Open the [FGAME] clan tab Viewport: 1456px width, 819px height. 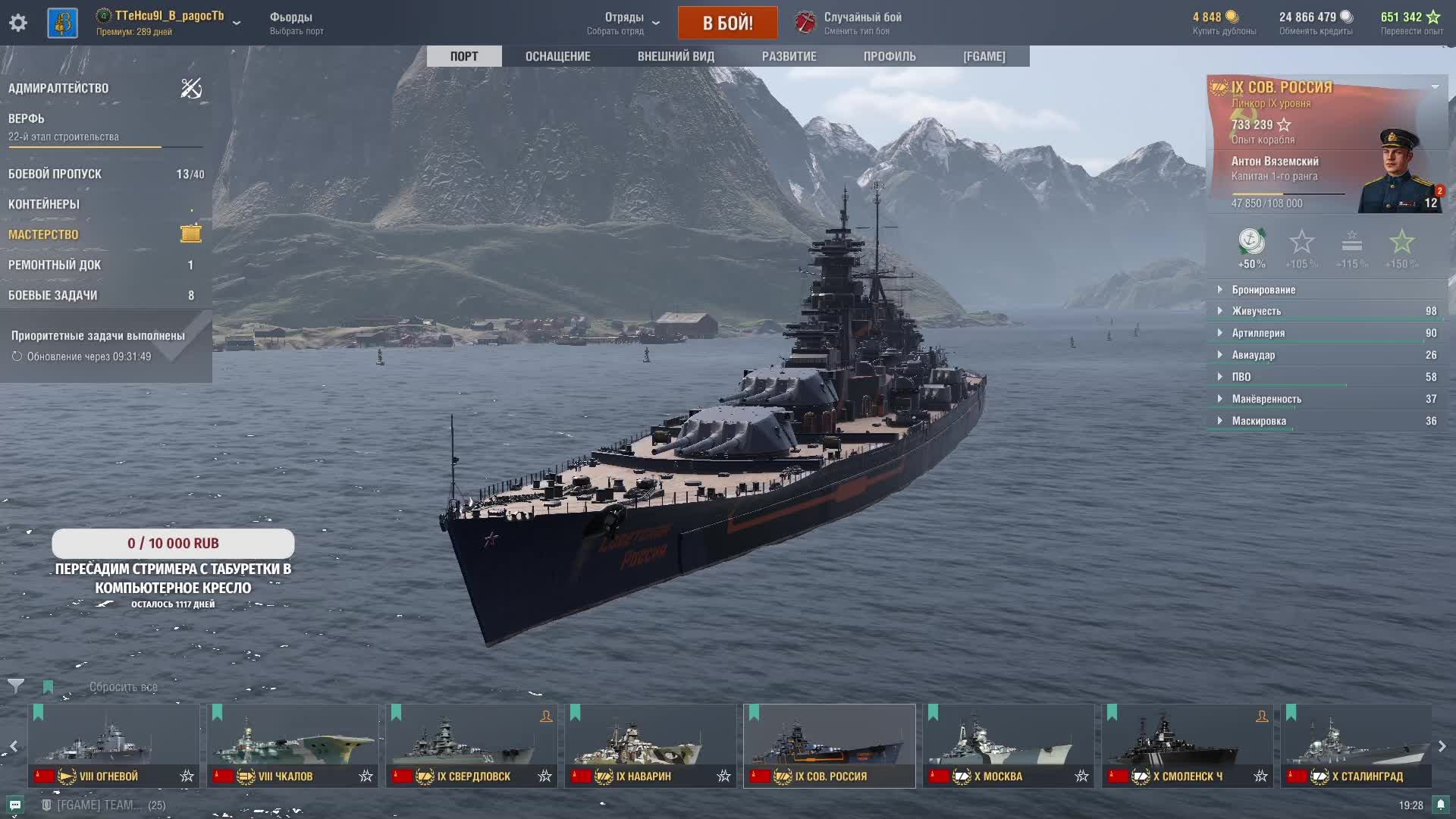point(984,56)
